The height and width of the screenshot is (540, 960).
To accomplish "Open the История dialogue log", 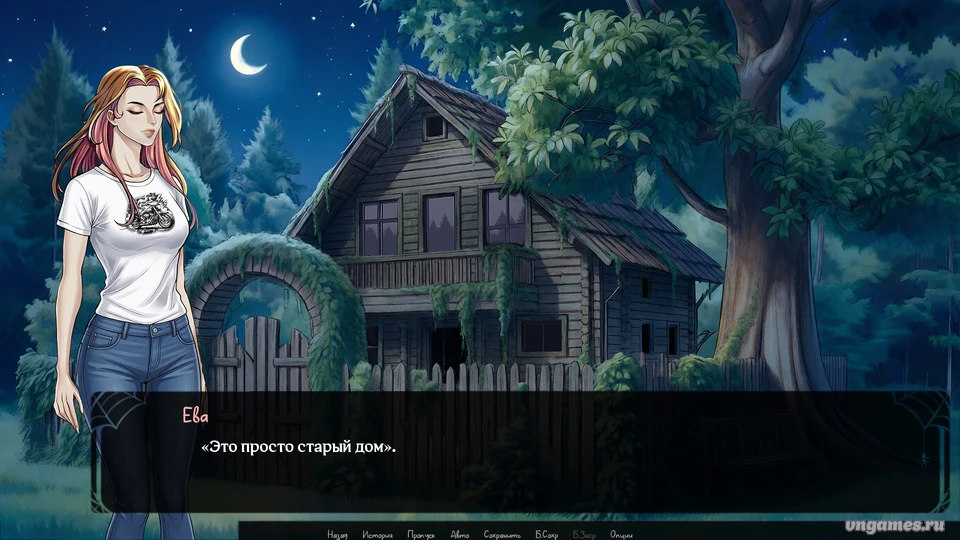I will click(378, 534).
